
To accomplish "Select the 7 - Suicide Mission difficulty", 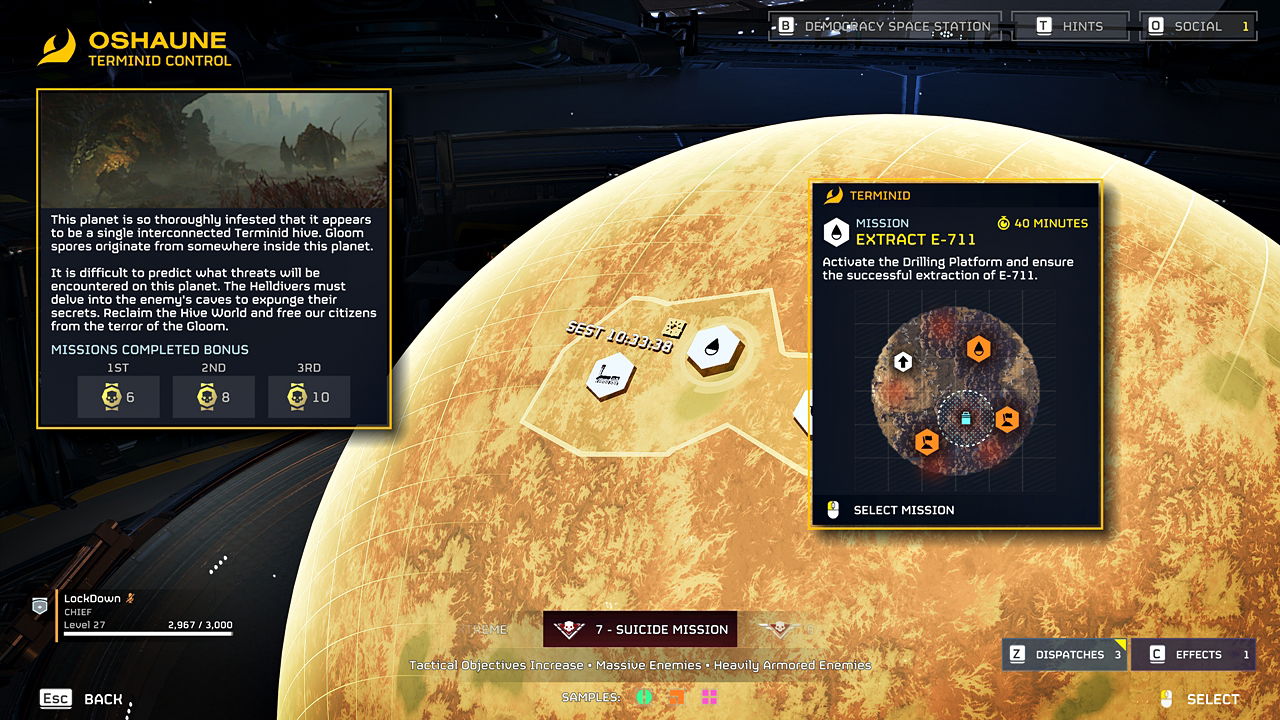I will [x=640, y=629].
